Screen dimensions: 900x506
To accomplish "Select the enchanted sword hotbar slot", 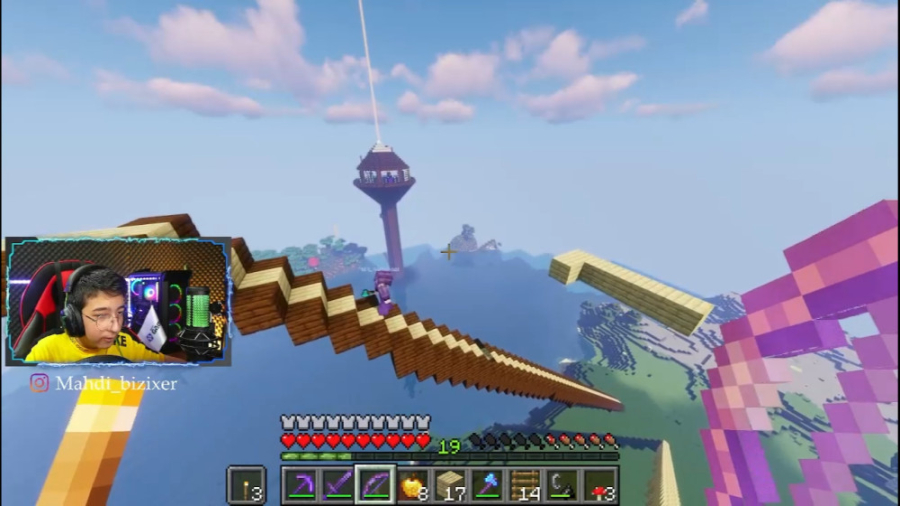I will (338, 485).
